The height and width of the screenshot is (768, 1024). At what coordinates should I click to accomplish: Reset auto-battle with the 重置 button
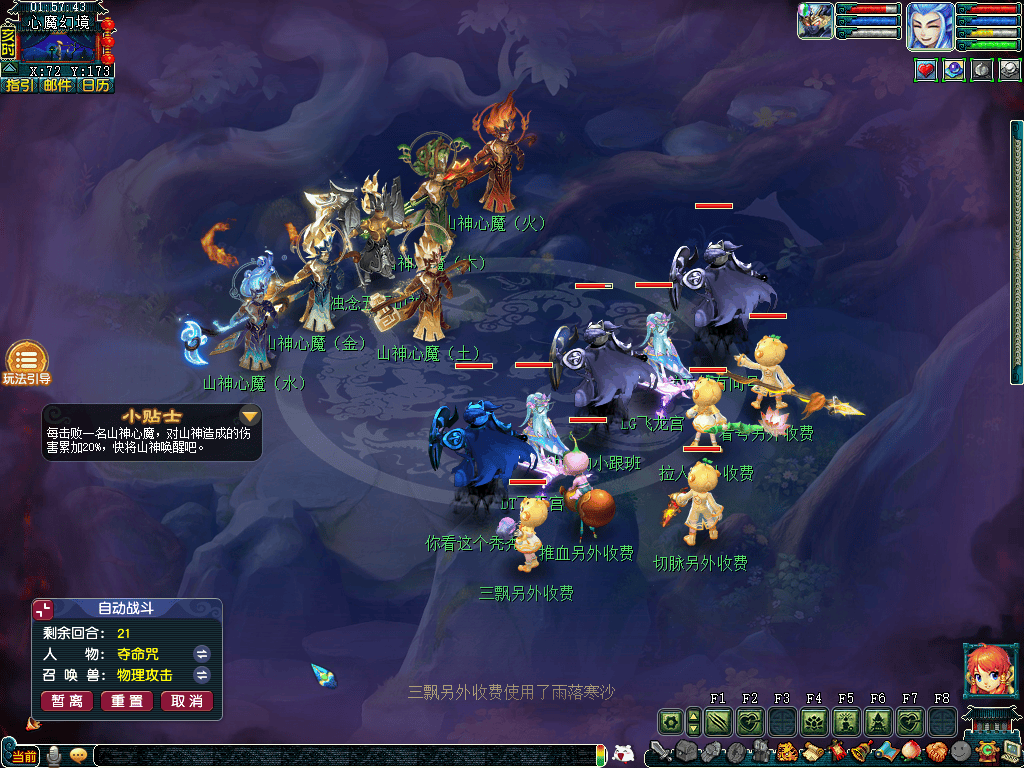tap(127, 701)
